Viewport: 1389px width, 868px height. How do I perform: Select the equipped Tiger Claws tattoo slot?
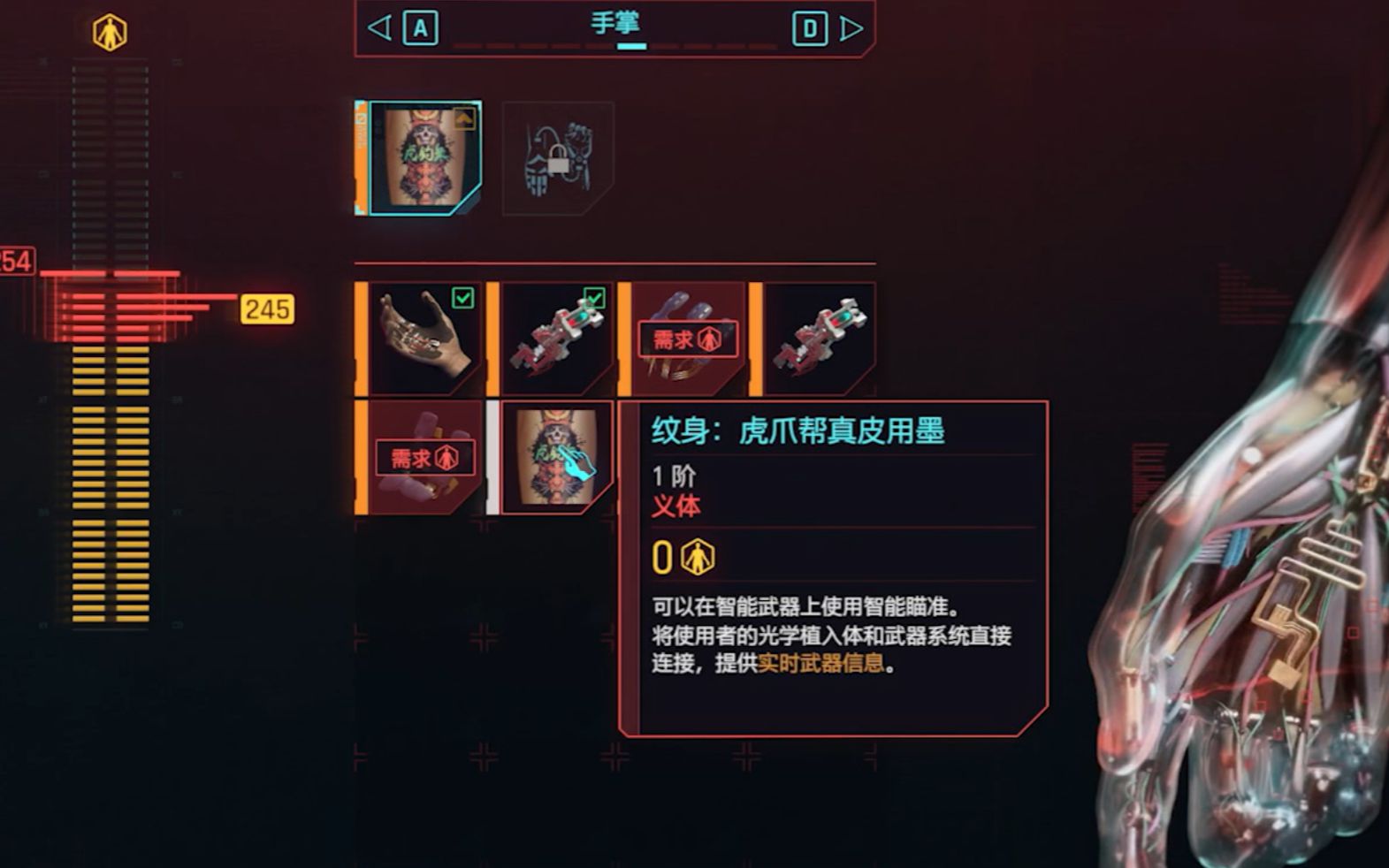tap(424, 158)
